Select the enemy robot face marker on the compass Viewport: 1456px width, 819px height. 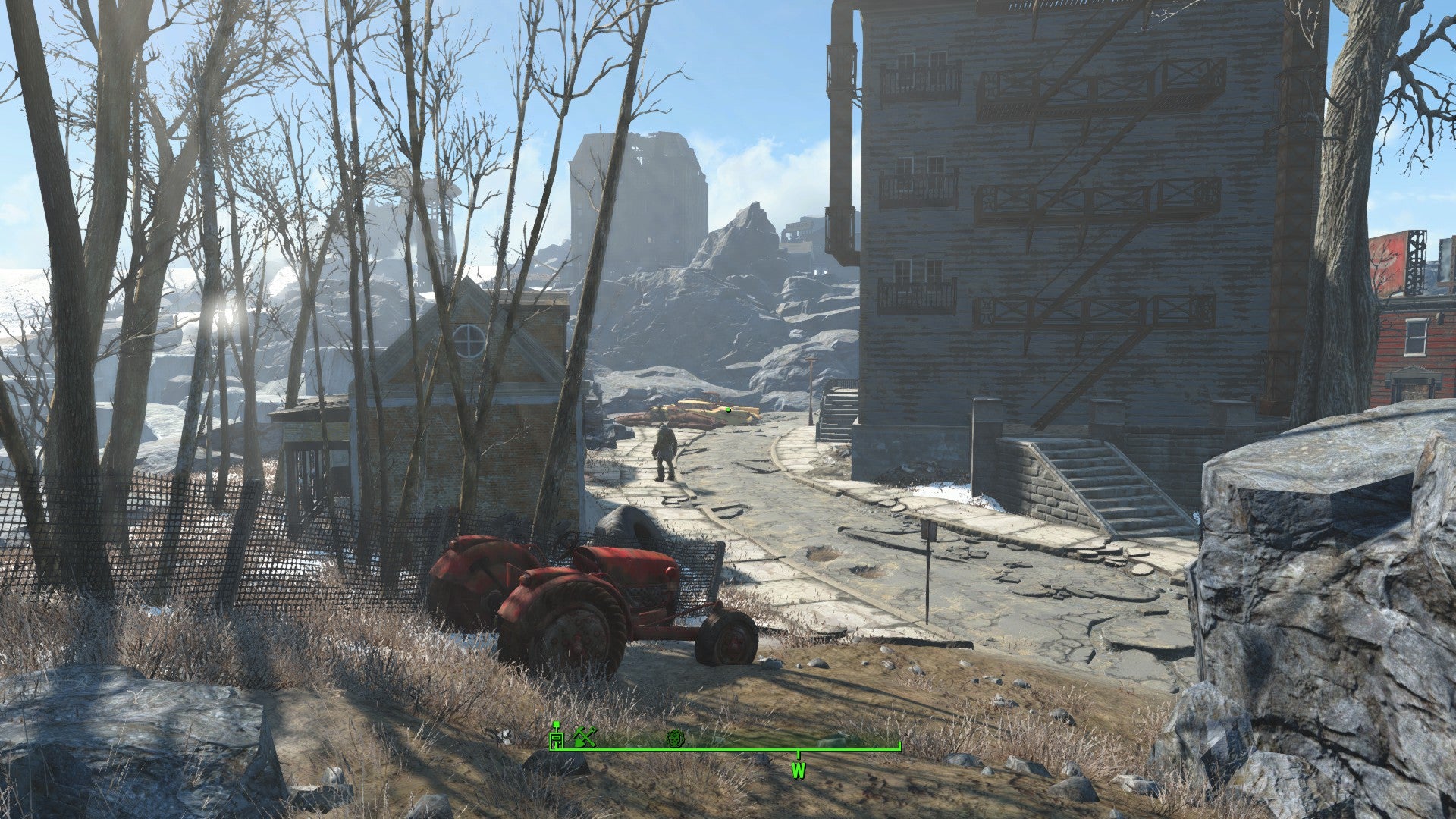(675, 739)
